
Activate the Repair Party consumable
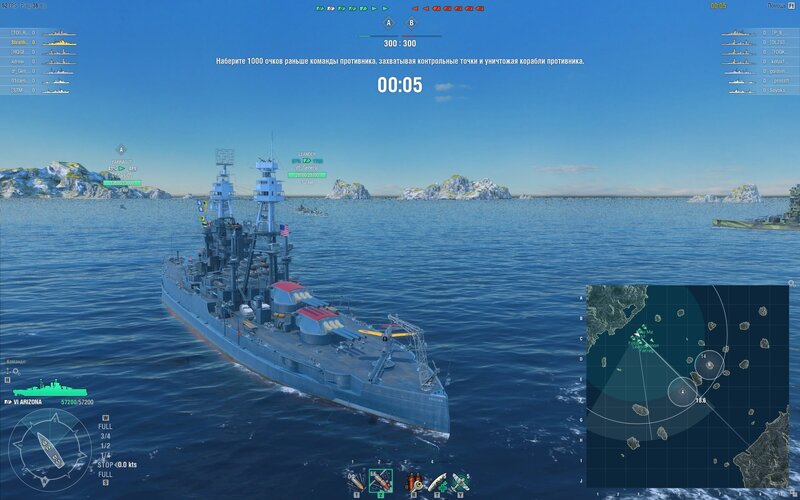[x=436, y=481]
